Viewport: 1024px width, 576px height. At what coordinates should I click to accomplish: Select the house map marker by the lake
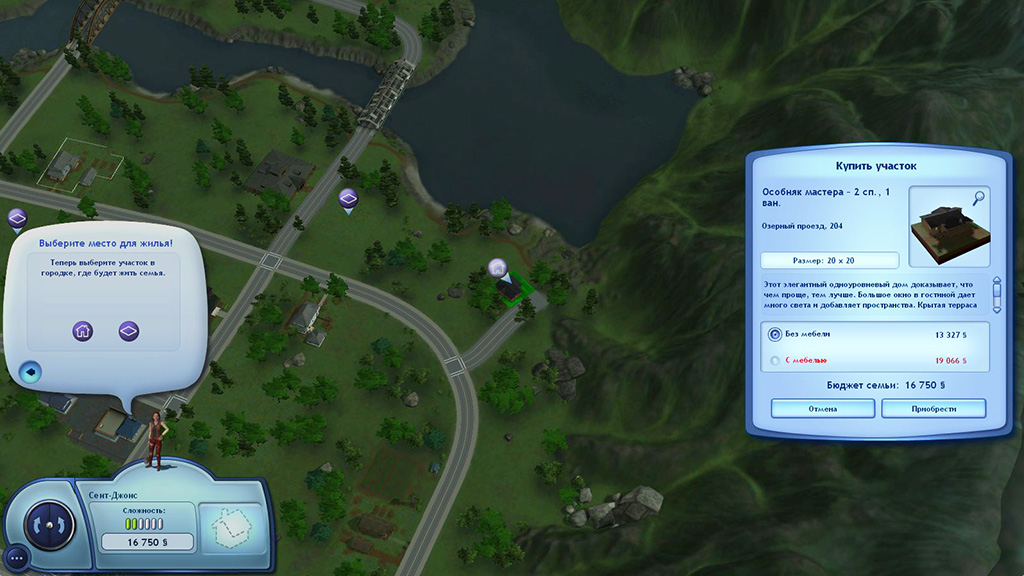point(497,268)
